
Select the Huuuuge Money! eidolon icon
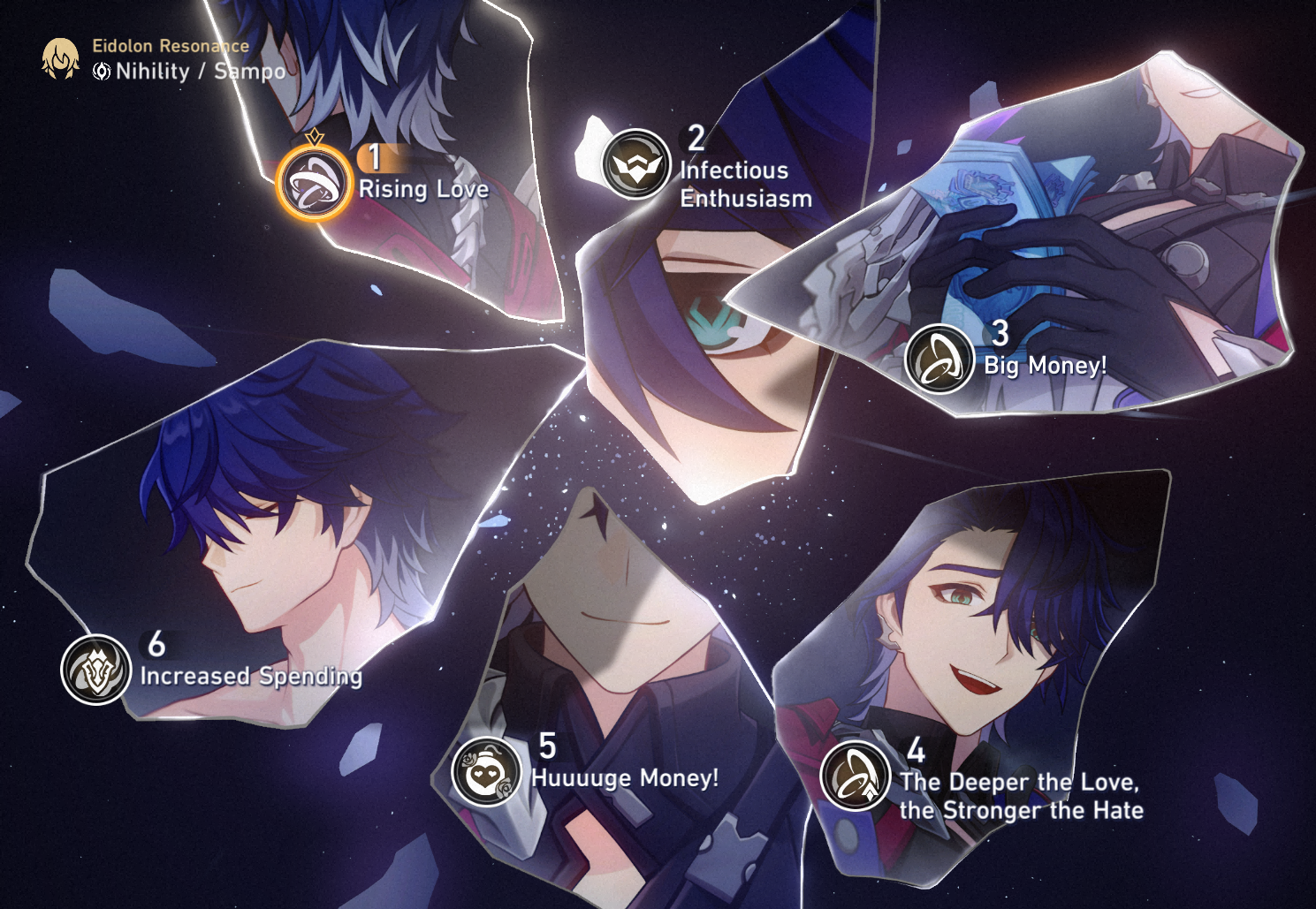point(486,771)
